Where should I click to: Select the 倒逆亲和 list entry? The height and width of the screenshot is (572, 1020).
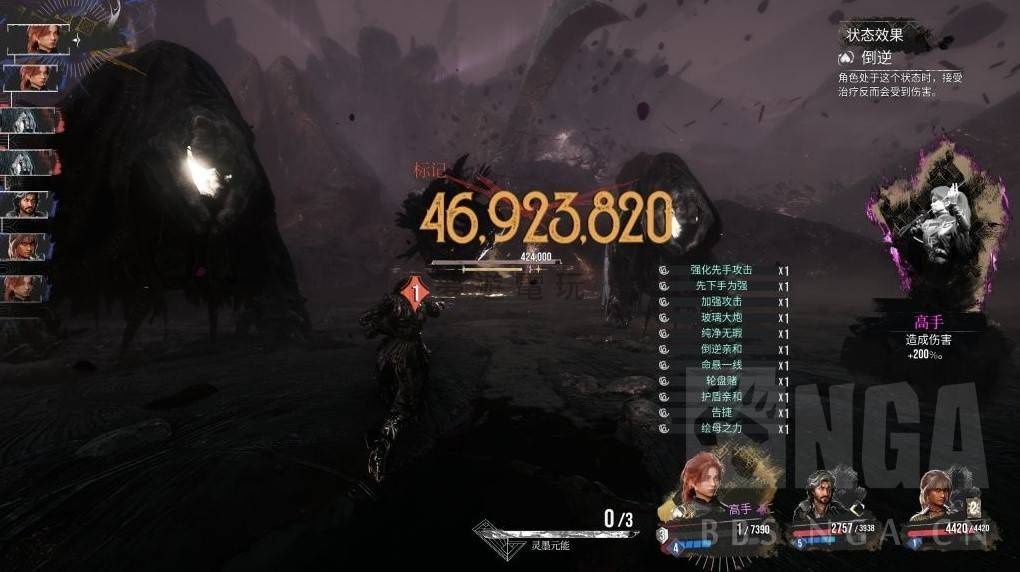[x=720, y=349]
